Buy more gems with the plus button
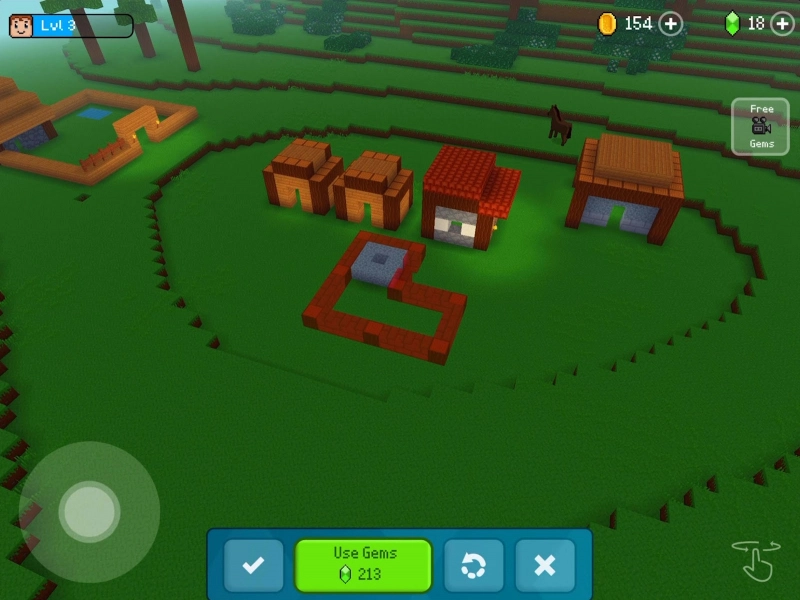The width and height of the screenshot is (800, 600). 782,23
